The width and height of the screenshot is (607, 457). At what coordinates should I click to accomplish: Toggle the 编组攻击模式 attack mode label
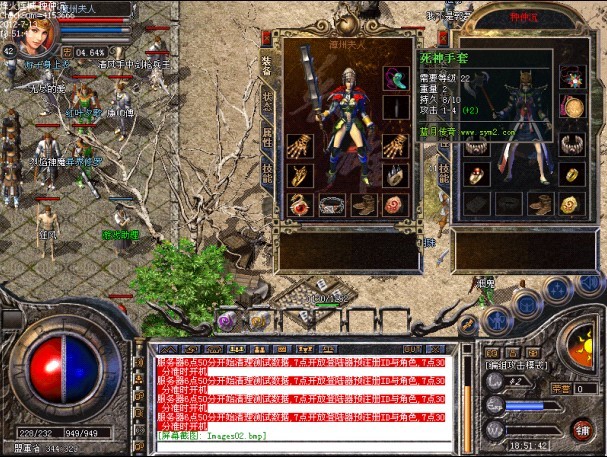click(x=514, y=367)
